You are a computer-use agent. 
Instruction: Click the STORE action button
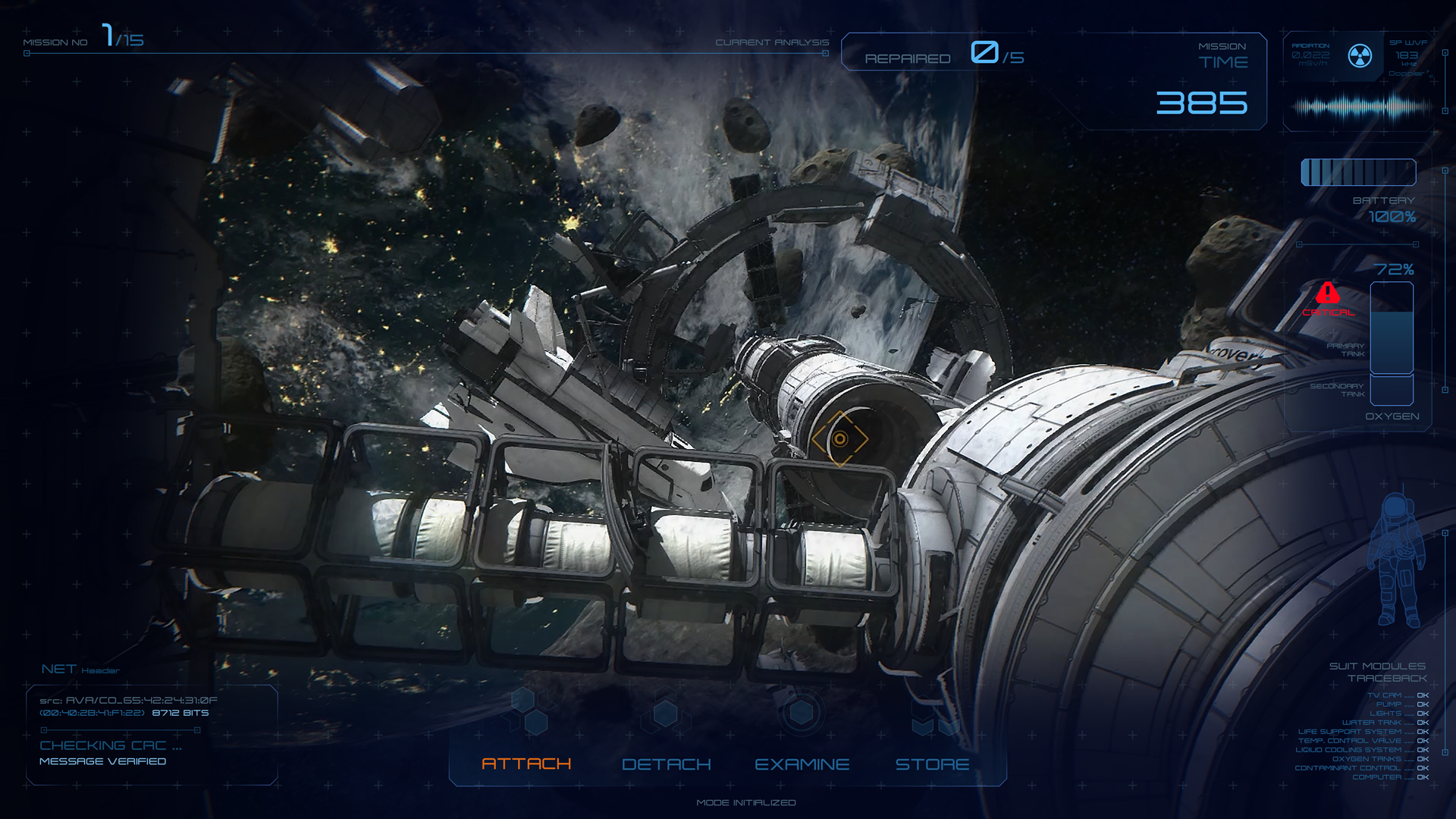tap(932, 764)
